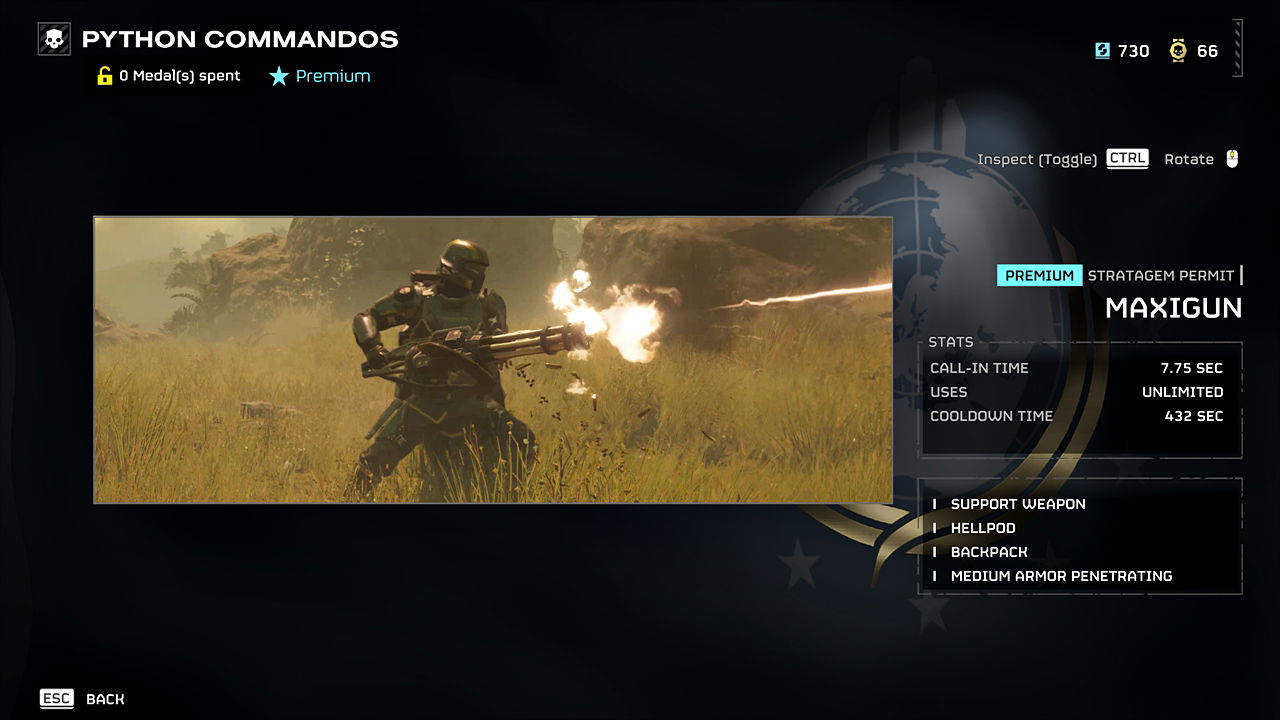The height and width of the screenshot is (720, 1280).
Task: Expand the weapon traits list
Action: coord(1080,540)
